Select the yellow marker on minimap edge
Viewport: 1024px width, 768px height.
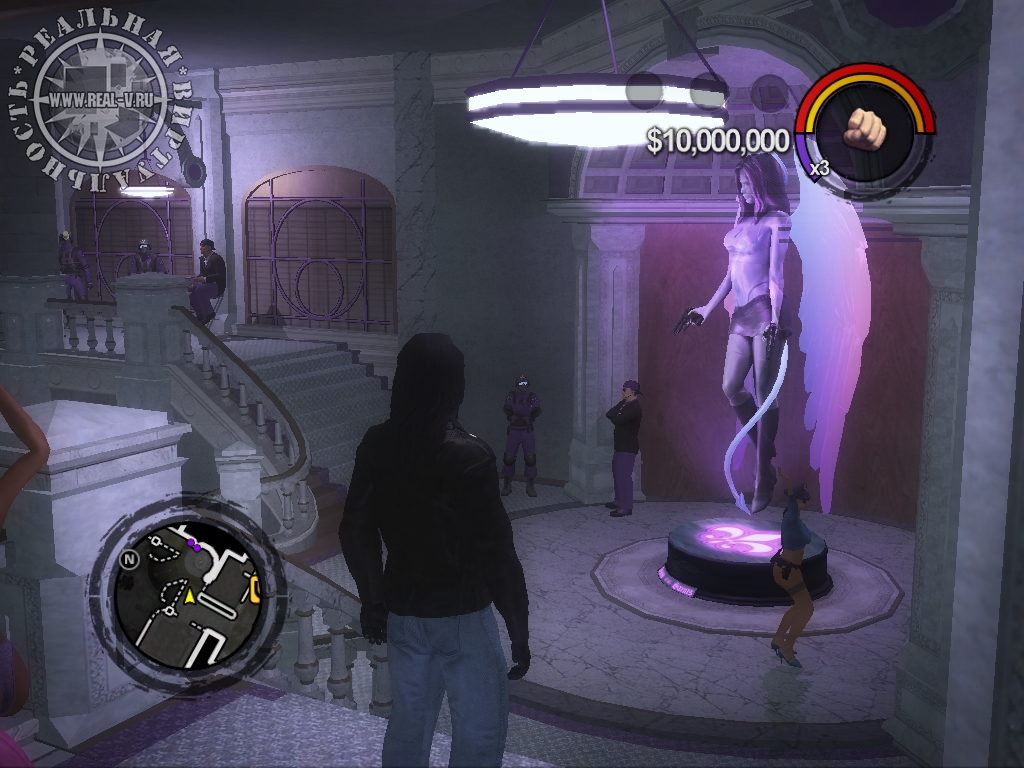click(256, 589)
